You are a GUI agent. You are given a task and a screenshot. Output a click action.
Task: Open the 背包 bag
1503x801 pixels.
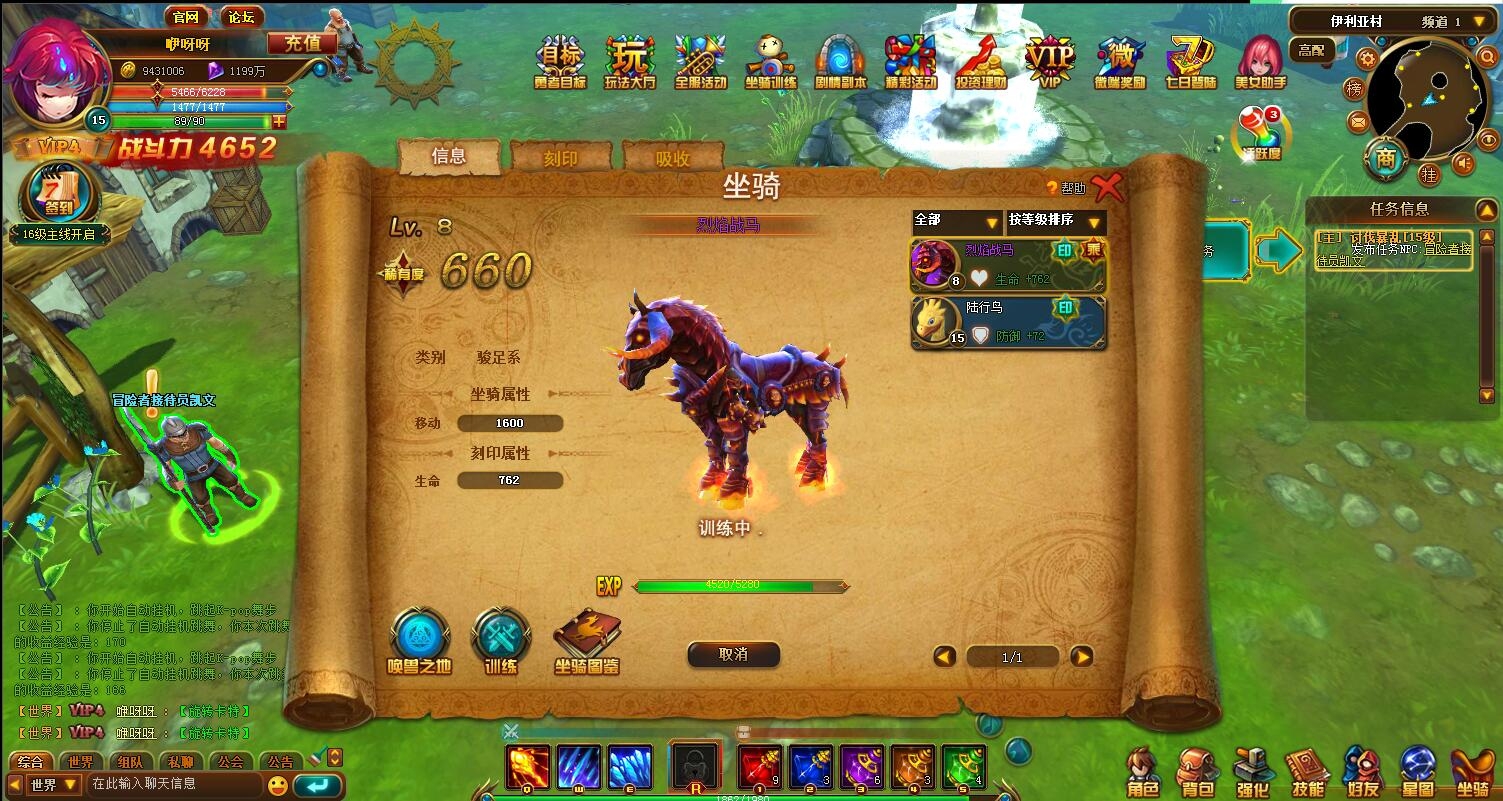point(1195,772)
